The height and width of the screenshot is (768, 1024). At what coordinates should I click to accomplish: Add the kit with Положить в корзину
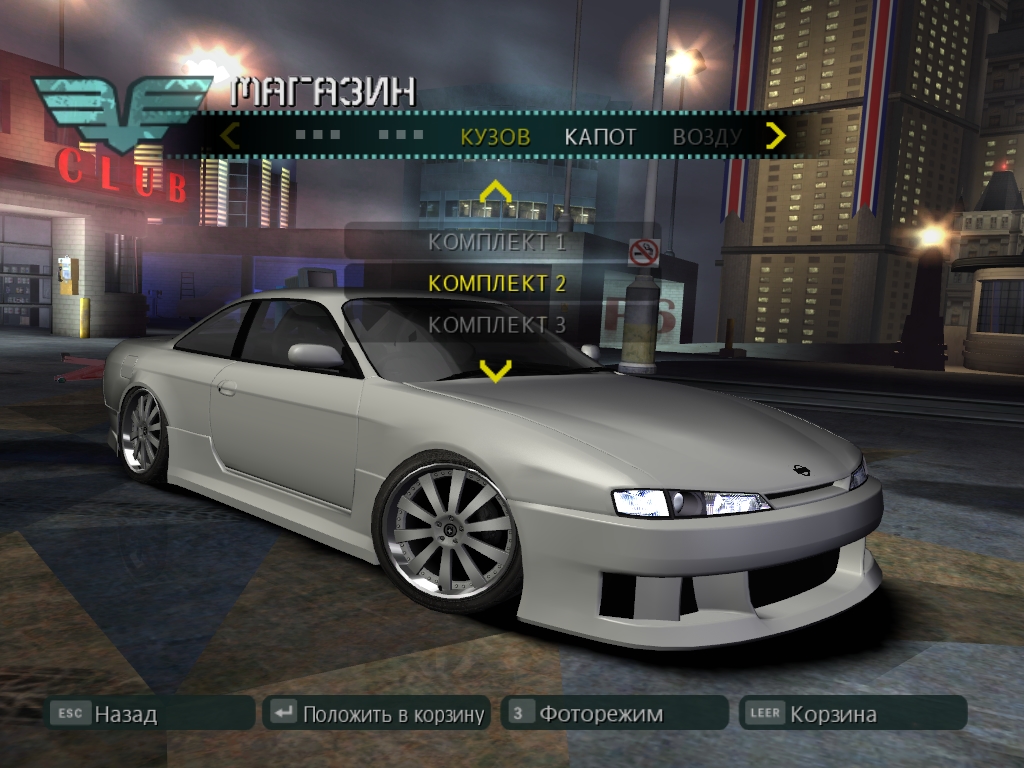tap(377, 713)
